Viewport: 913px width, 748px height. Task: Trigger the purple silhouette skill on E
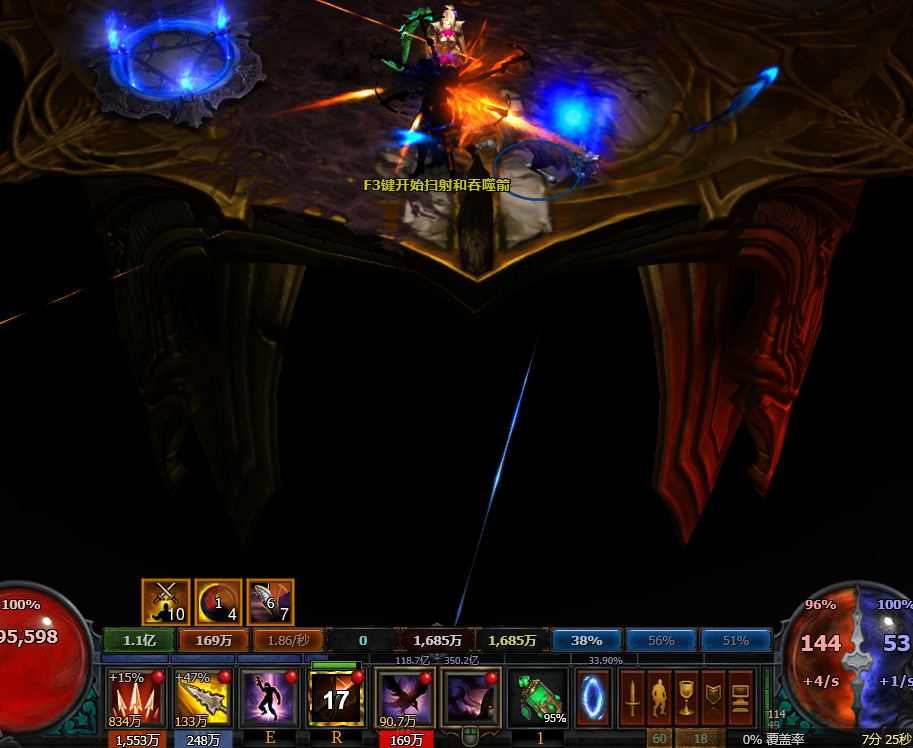268,697
